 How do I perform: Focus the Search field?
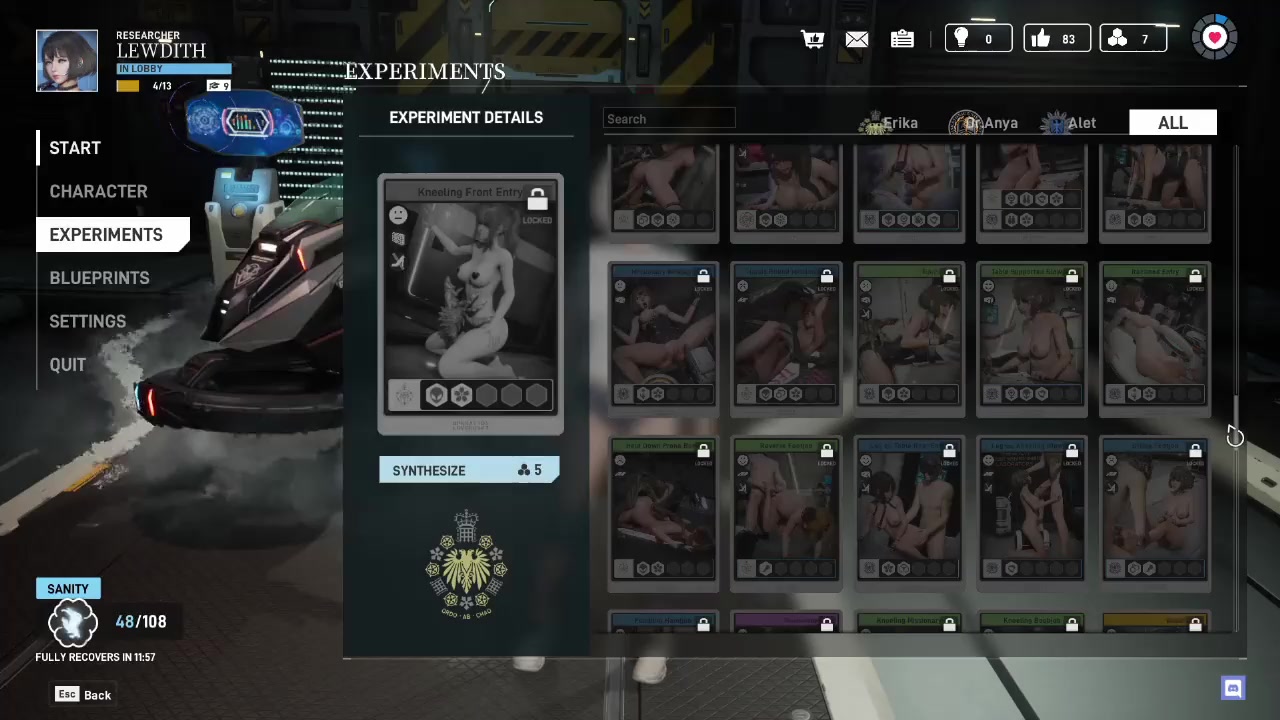(x=669, y=119)
